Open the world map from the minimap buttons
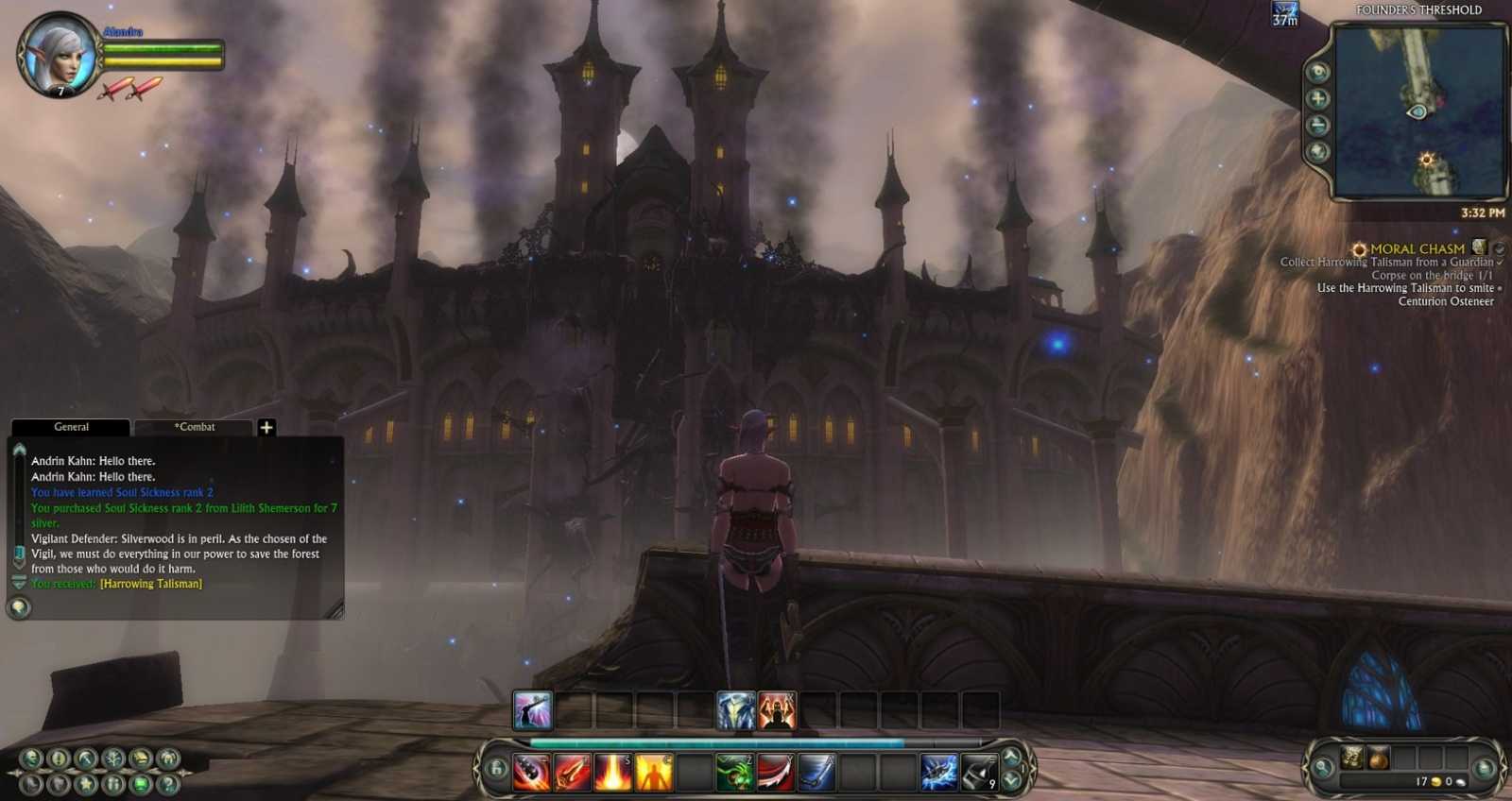This screenshot has height=801, width=1512. pos(1317,150)
